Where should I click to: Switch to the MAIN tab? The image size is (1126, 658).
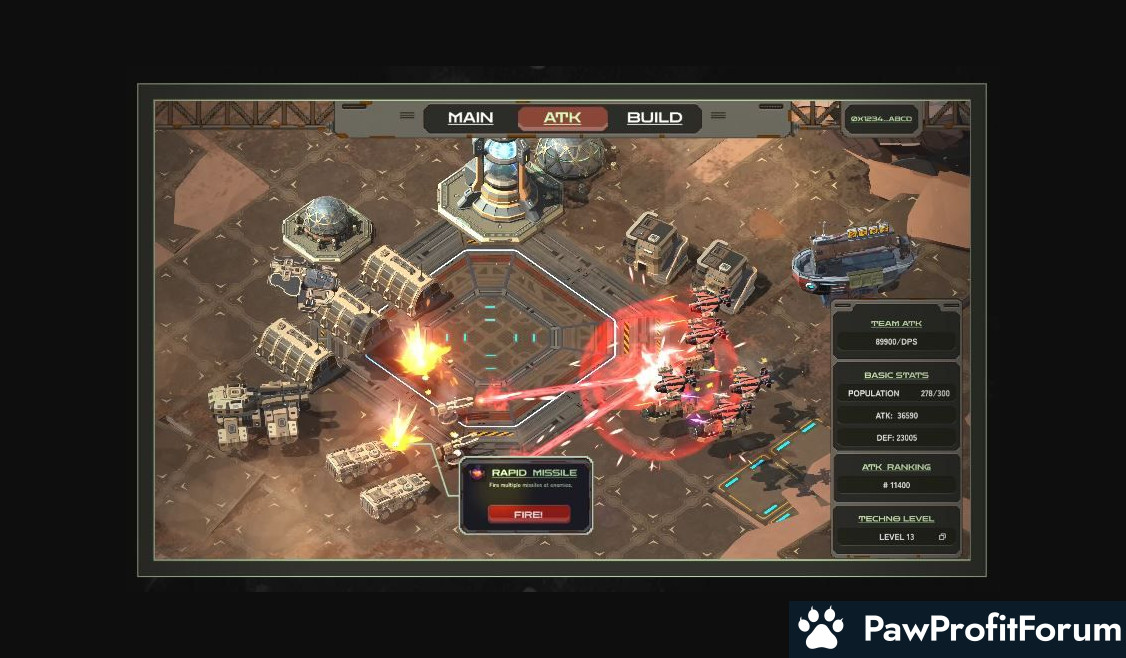pos(470,118)
